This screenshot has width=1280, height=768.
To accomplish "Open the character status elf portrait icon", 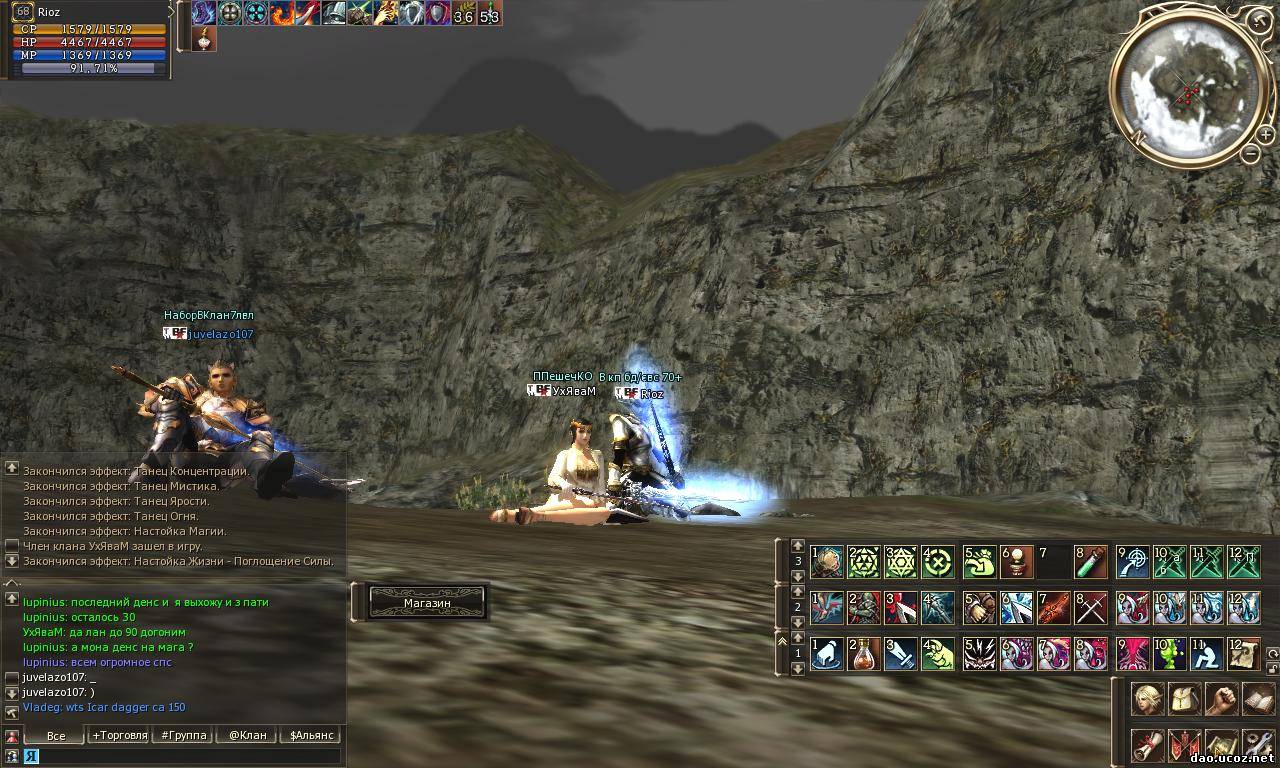I will pyautogui.click(x=1146, y=699).
